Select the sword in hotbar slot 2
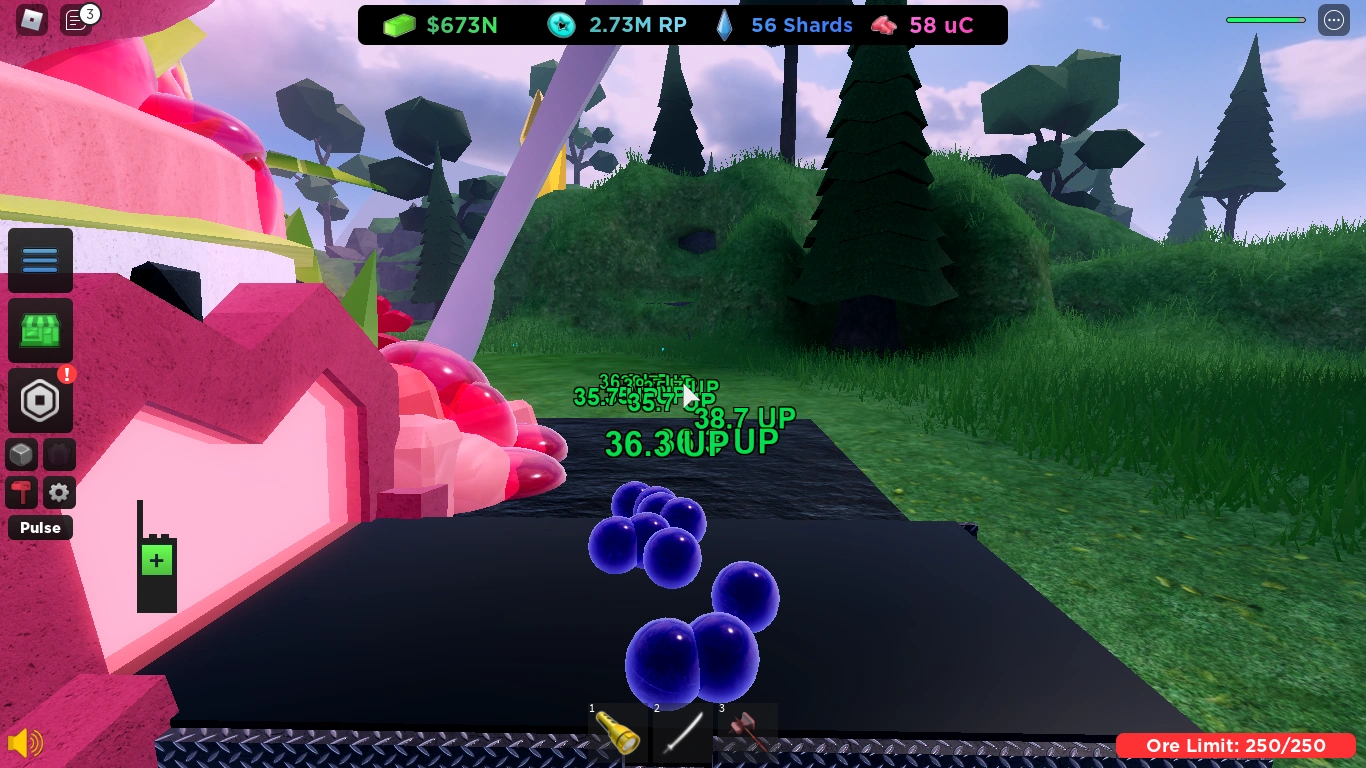Viewport: 1366px width, 768px height. coord(684,736)
